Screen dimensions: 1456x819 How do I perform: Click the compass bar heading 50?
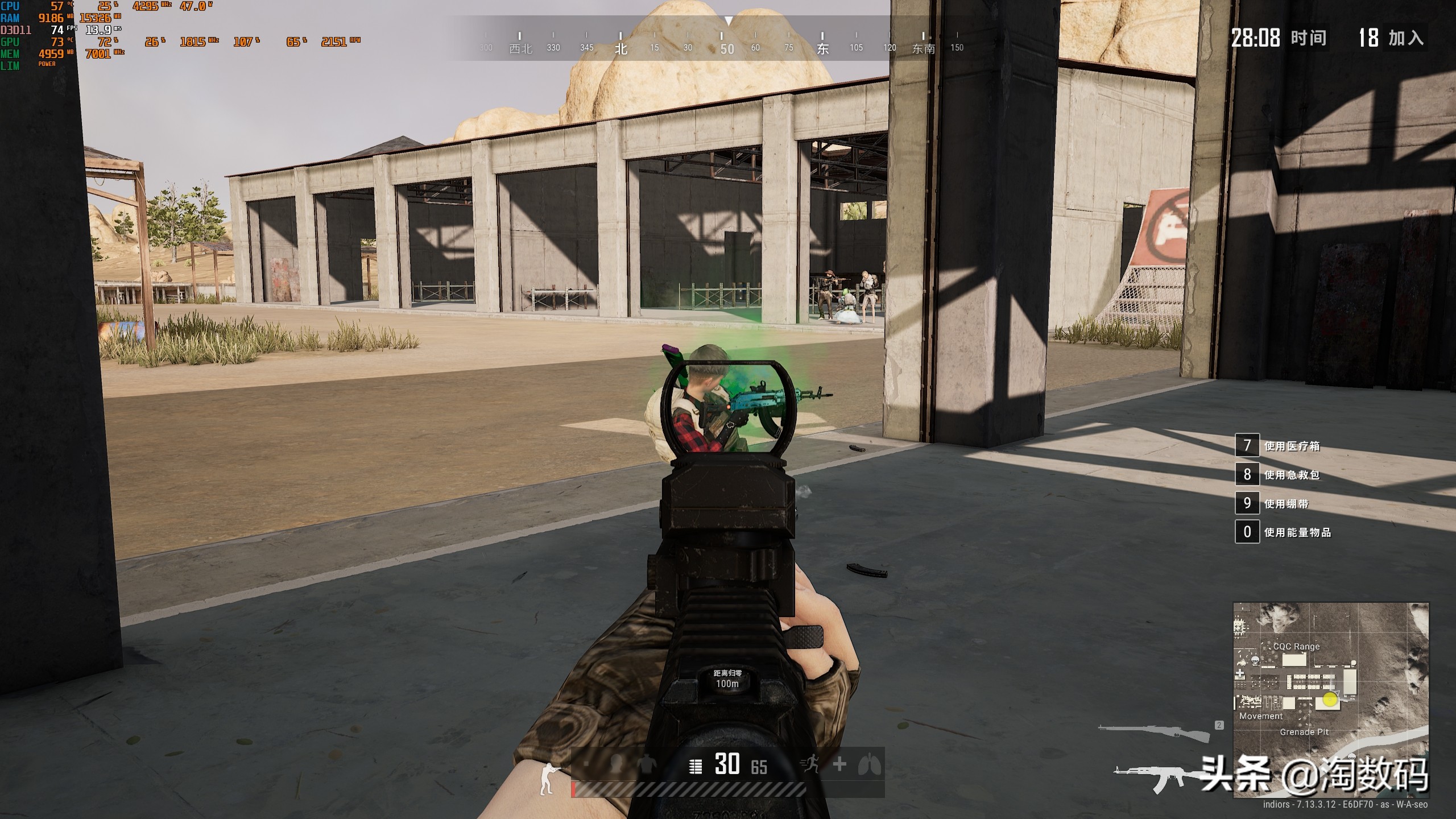click(727, 49)
